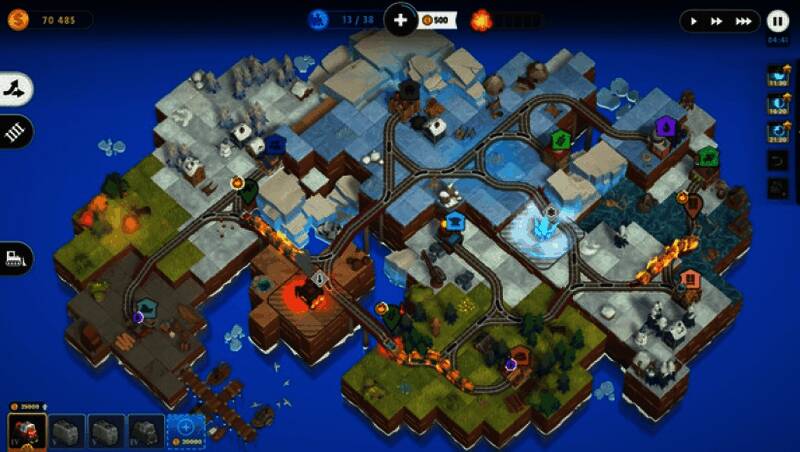Image resolution: width=800 pixels, height=452 pixels.
Task: Buy more train capacity with the plus button
Action: click(400, 19)
